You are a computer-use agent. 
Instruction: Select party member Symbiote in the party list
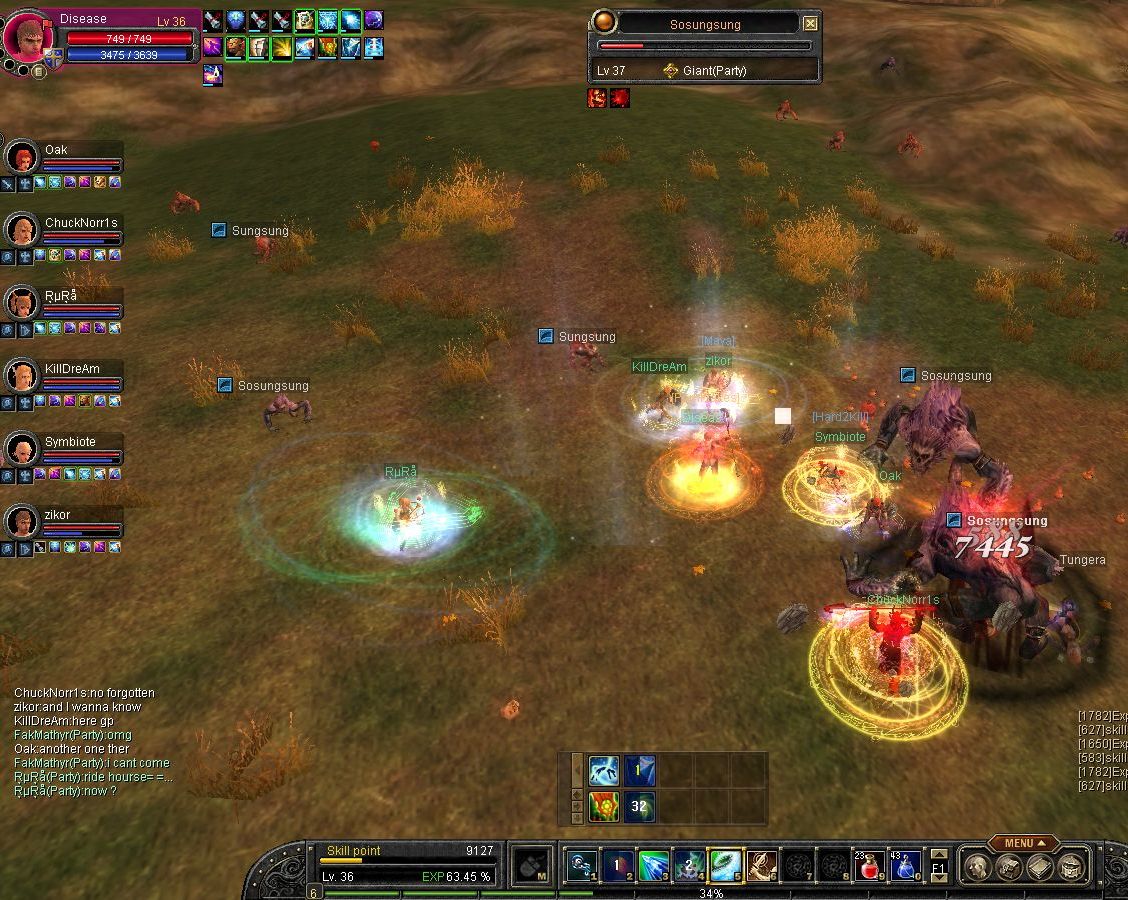pos(21,449)
